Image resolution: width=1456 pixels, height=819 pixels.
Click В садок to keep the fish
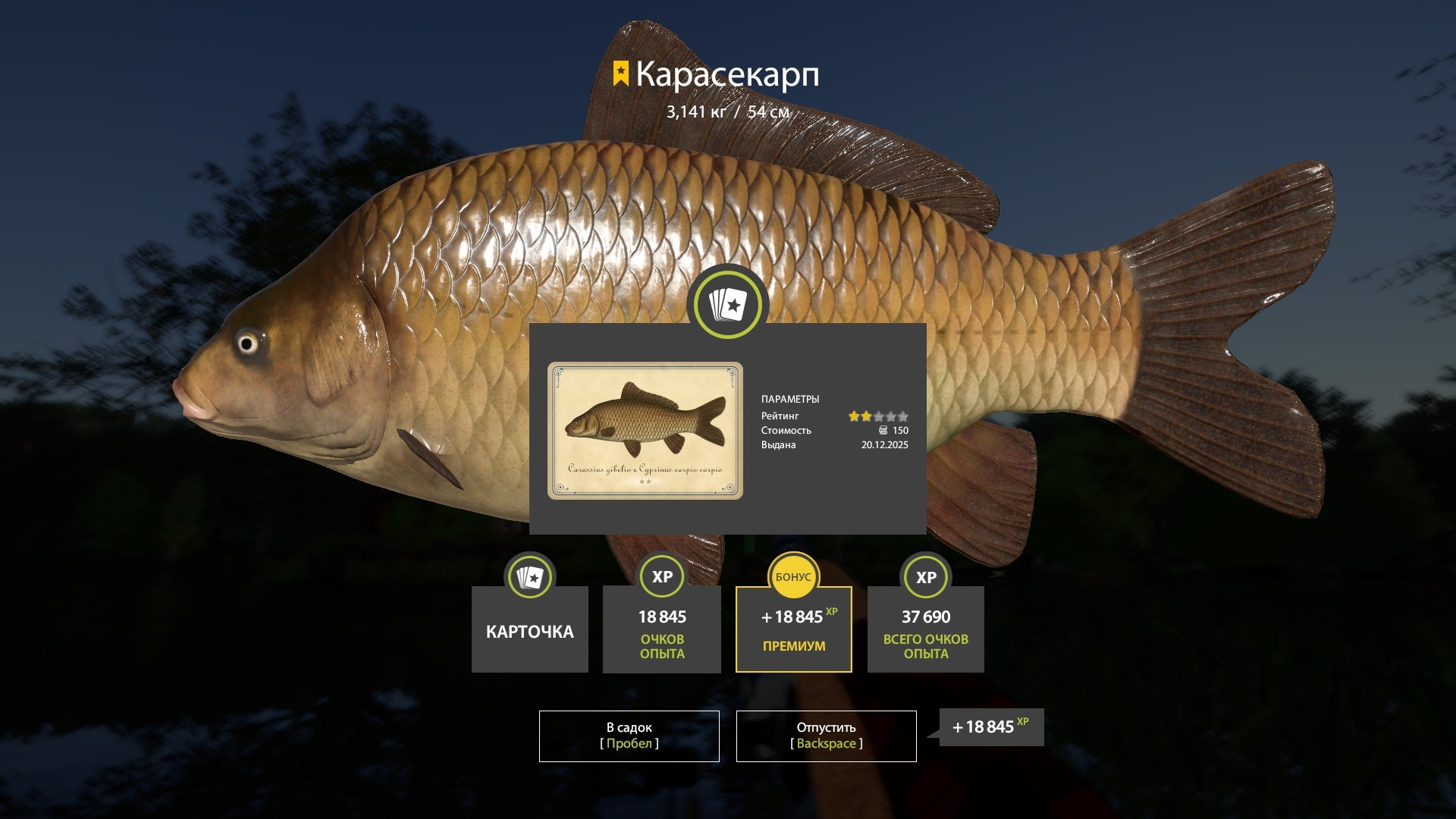click(x=629, y=735)
